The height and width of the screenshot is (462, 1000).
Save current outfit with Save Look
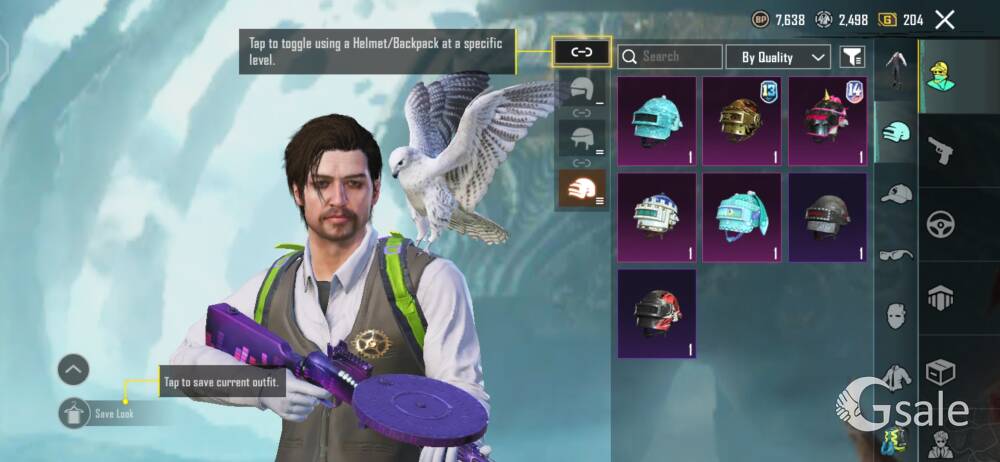click(x=75, y=412)
